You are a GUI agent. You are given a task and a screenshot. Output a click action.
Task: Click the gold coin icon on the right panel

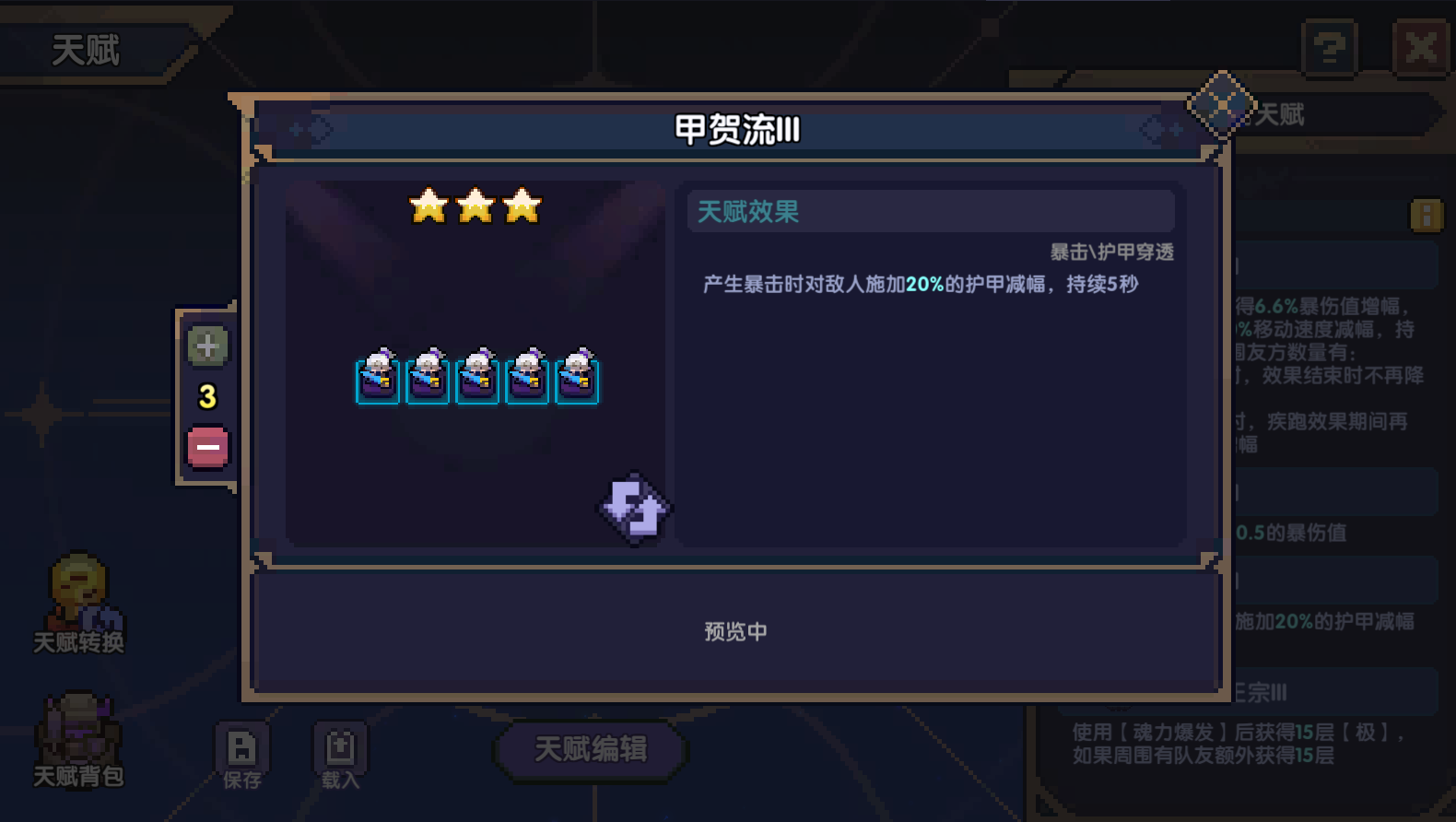point(1427,215)
